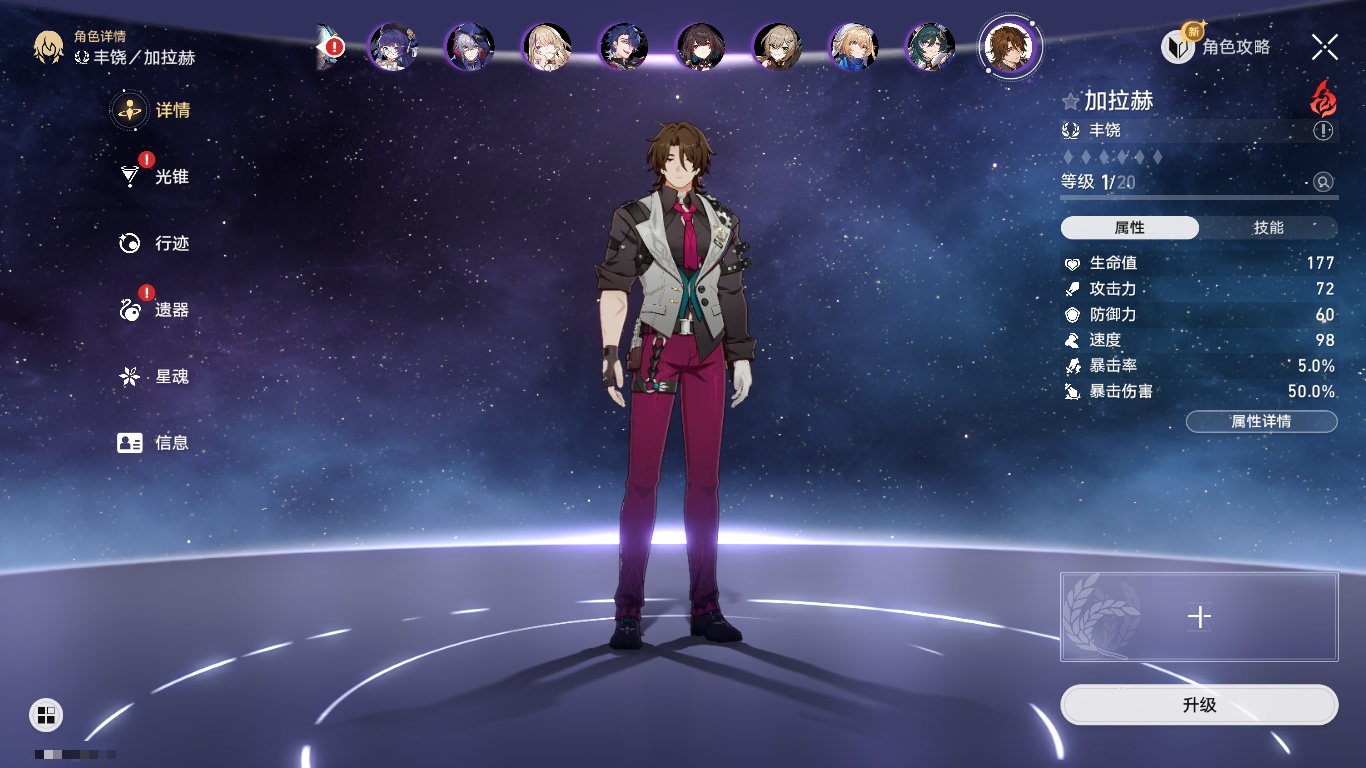Pick the dark-haired red-eyed character portrait
1366x768 pixels.
[x=700, y=46]
